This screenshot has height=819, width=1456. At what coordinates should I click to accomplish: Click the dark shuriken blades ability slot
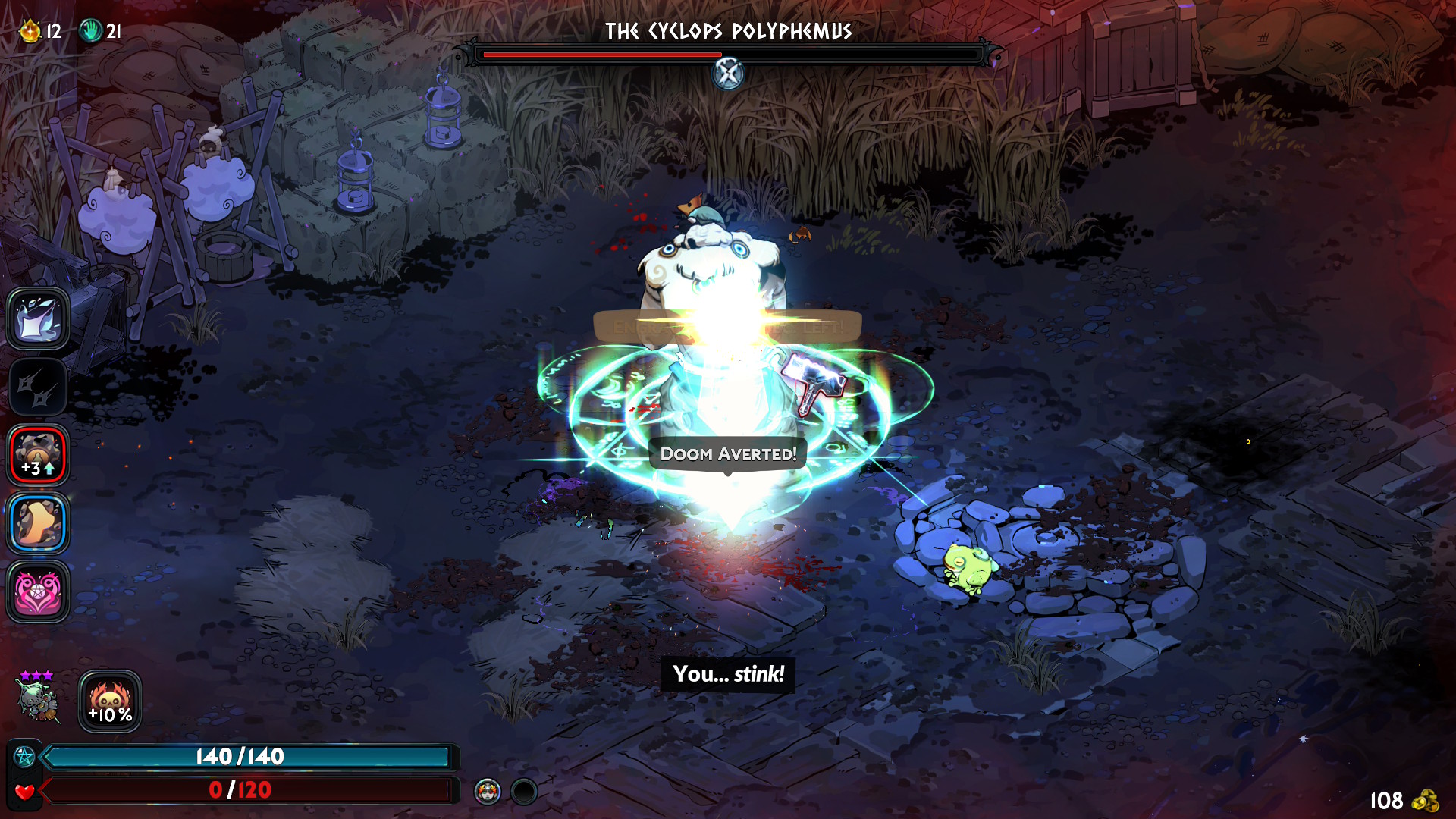click(38, 387)
